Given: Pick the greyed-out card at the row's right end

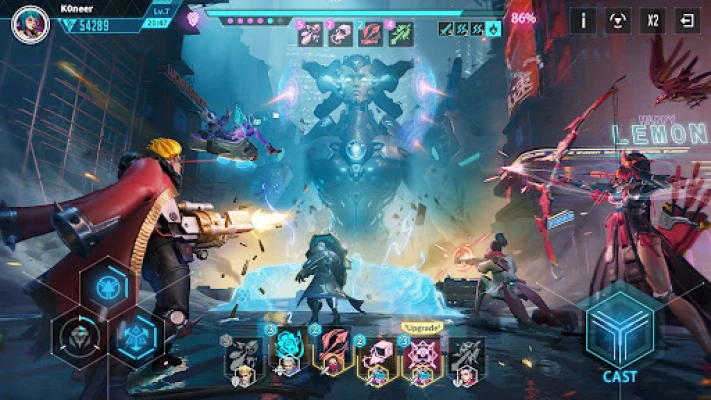Looking at the screenshot, I should [x=465, y=358].
